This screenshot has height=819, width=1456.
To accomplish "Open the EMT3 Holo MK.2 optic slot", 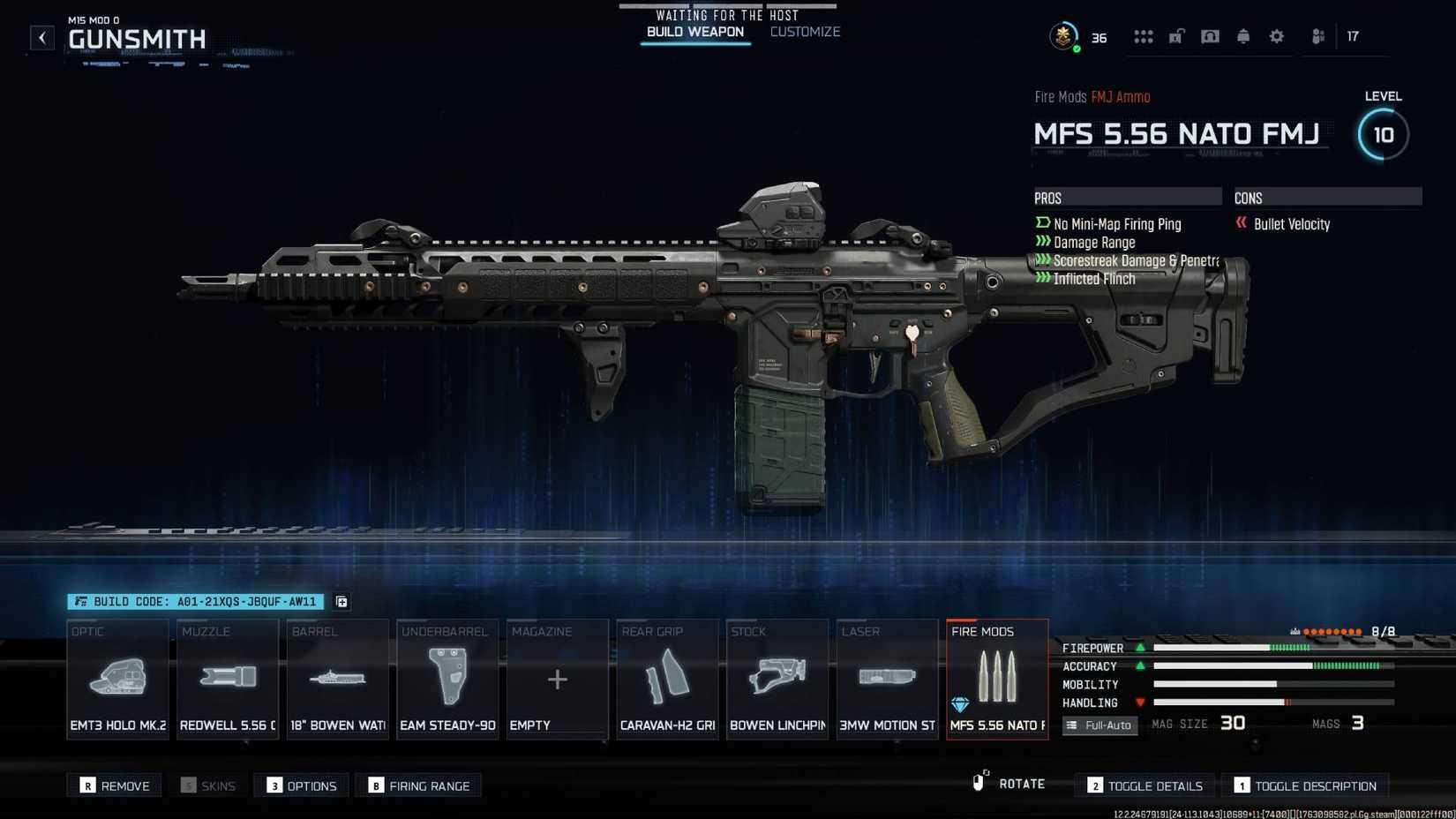I will (x=117, y=678).
